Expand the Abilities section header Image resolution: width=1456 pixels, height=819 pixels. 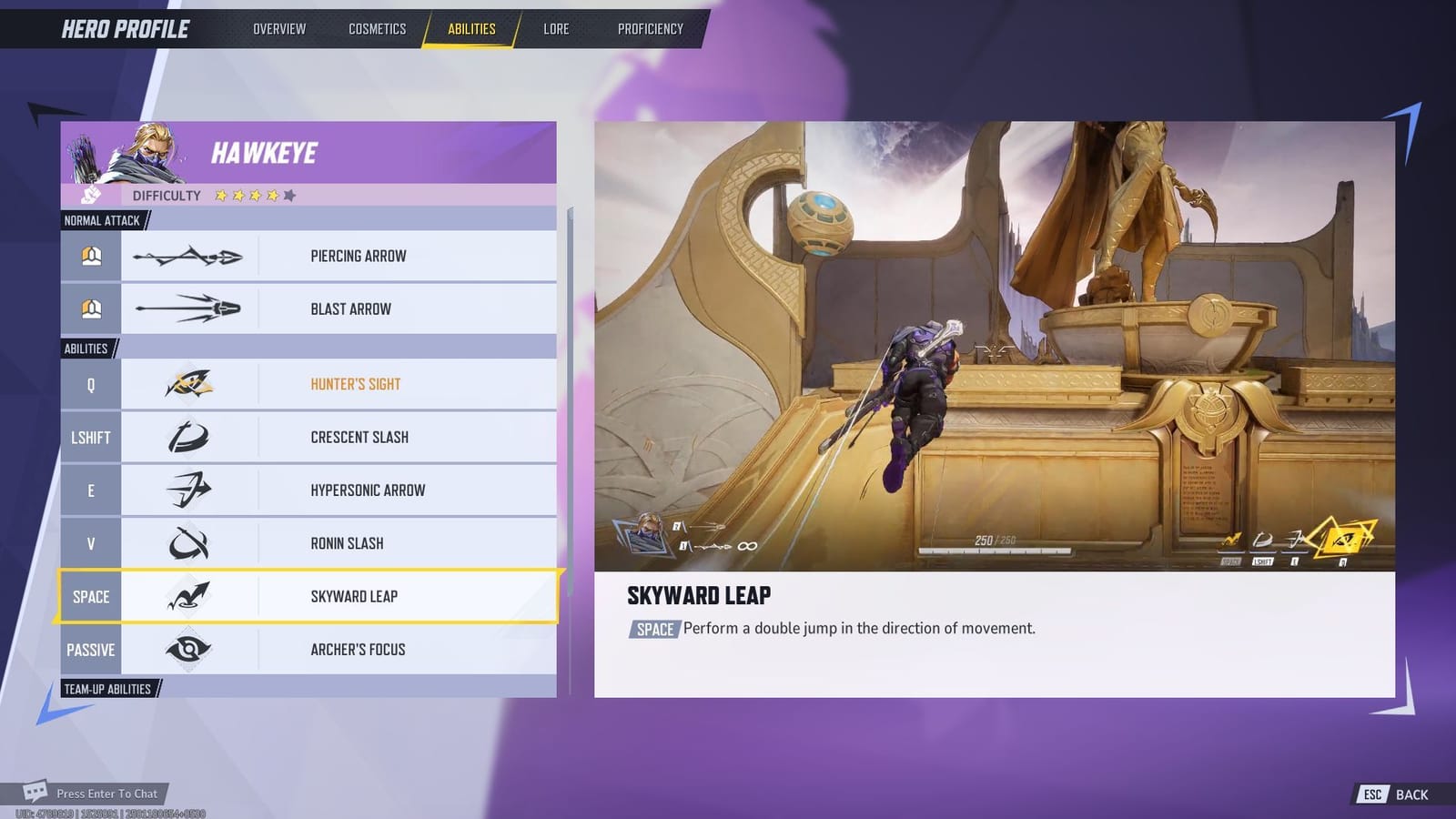85,348
